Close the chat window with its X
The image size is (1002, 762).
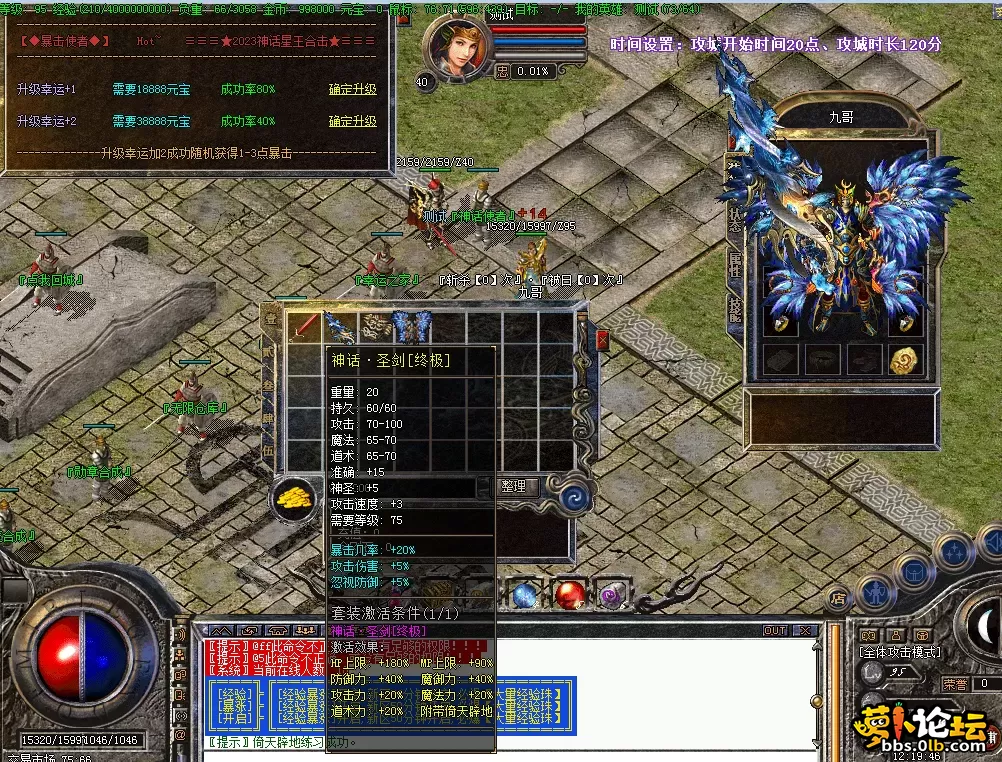tap(803, 631)
